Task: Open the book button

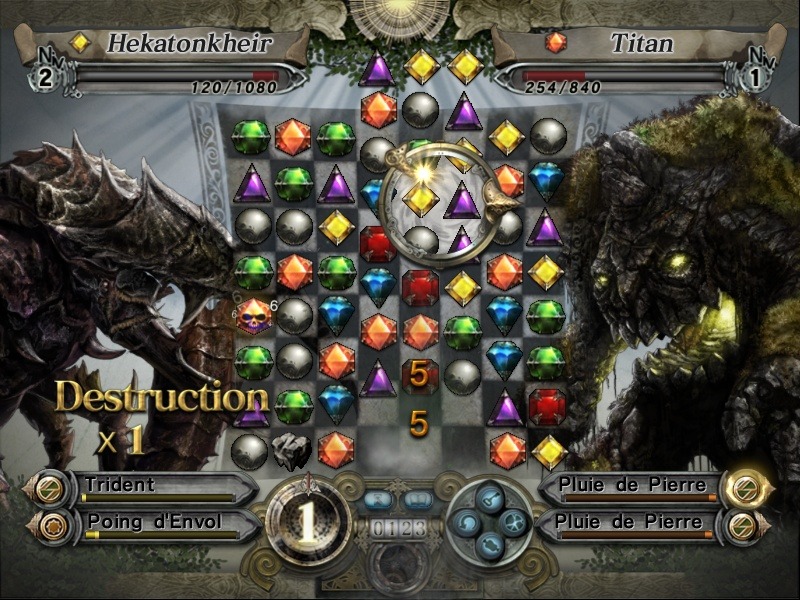Action: pyautogui.click(x=419, y=499)
